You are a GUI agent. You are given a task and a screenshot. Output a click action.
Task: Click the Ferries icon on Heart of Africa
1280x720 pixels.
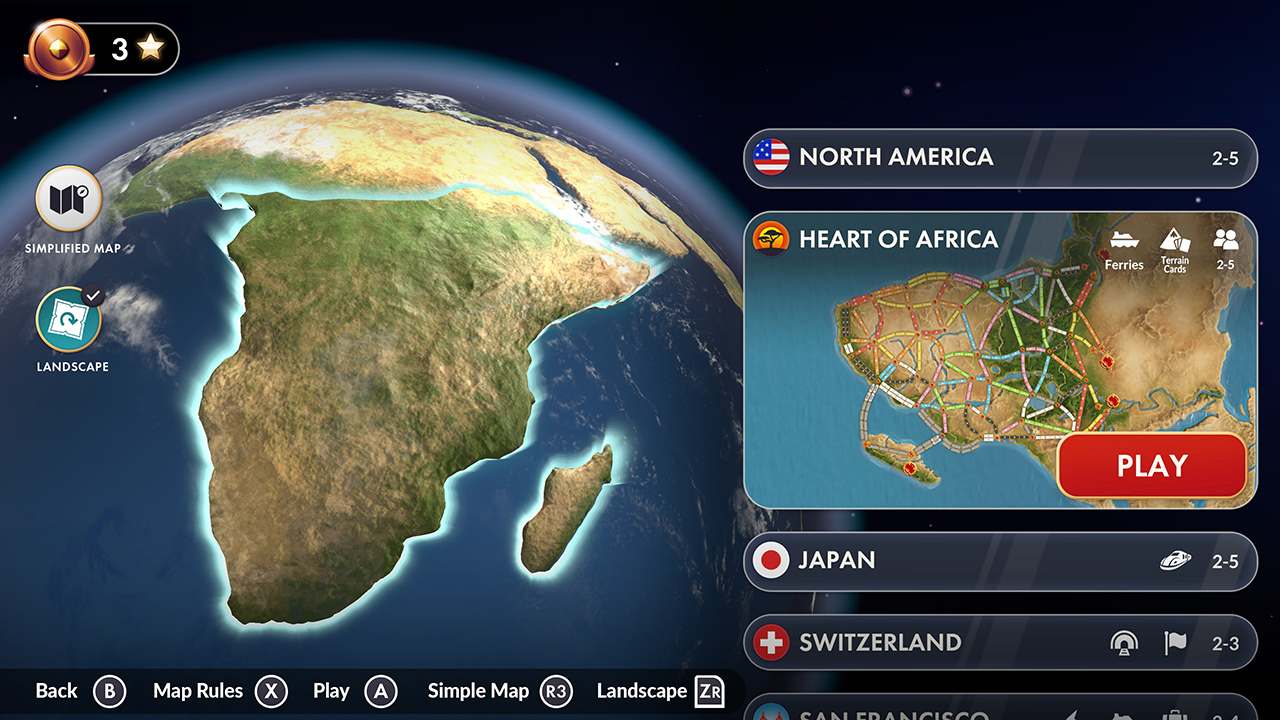[1125, 243]
